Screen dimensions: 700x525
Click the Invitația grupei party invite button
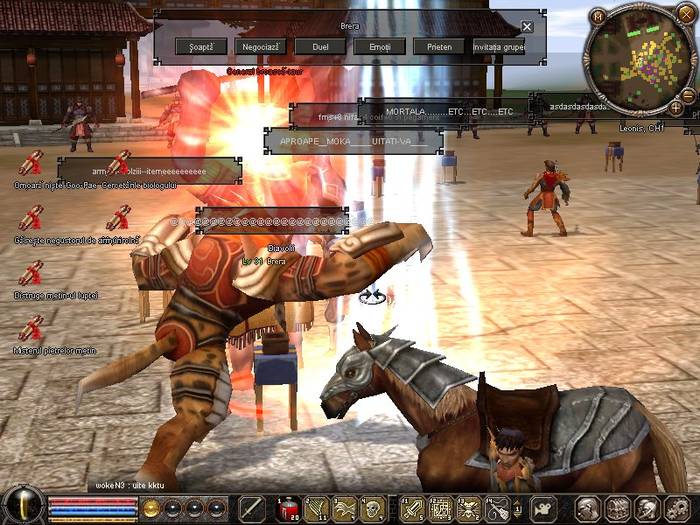coord(499,46)
